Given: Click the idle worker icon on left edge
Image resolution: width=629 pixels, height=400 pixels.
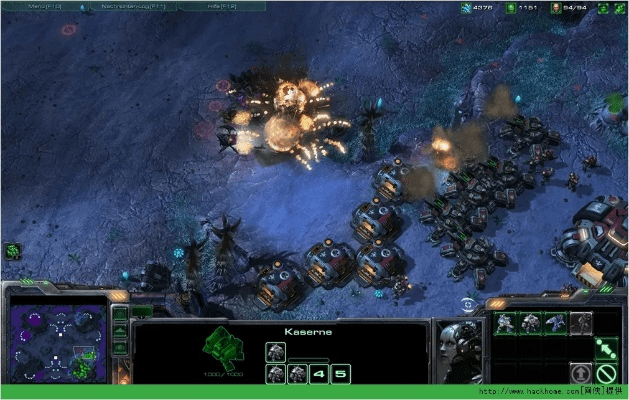Looking at the screenshot, I should tap(13, 251).
